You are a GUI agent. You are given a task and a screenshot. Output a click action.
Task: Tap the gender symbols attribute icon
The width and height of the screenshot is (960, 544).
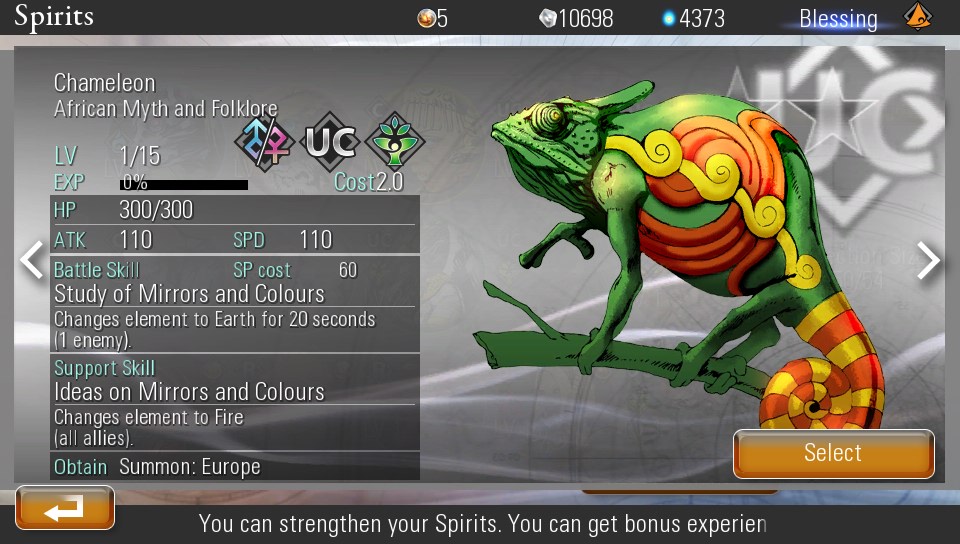coord(265,142)
